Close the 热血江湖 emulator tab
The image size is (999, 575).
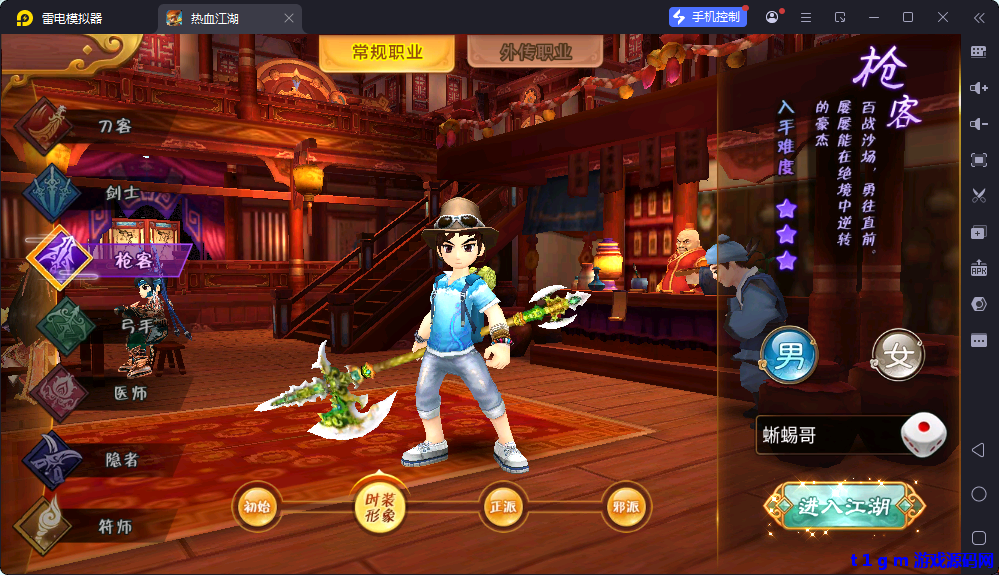coord(289,18)
